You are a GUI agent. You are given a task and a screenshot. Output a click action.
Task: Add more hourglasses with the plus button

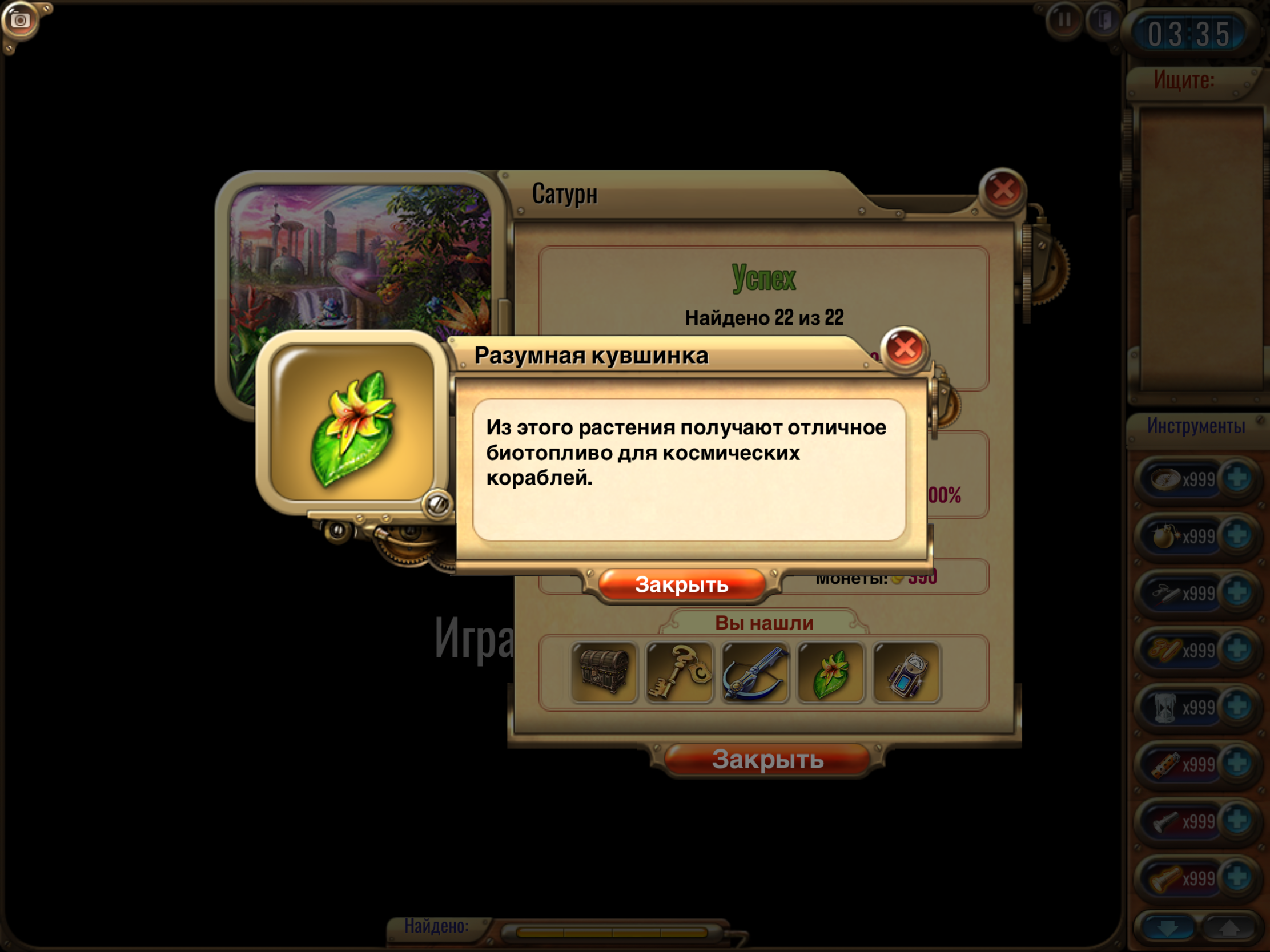coord(1237,707)
